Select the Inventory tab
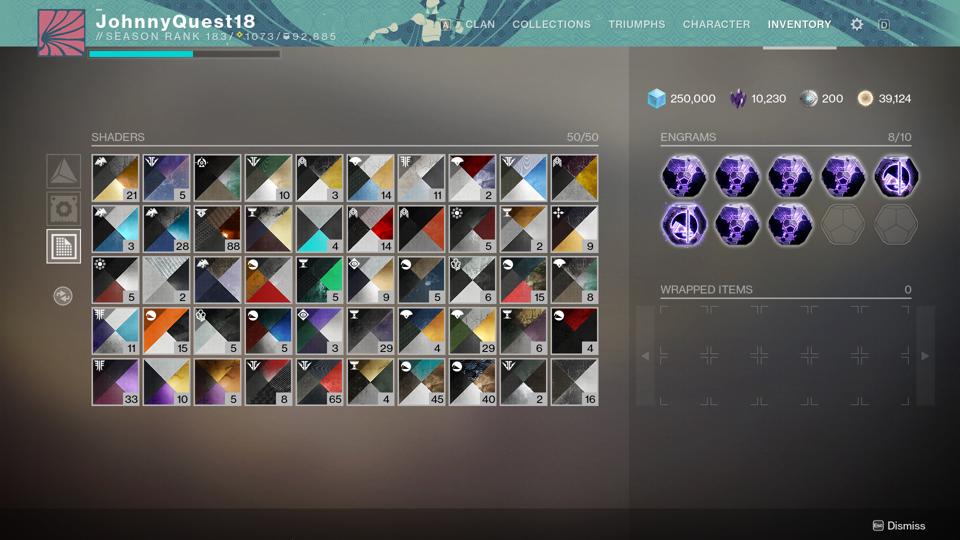The height and width of the screenshot is (540, 960). pyautogui.click(x=799, y=24)
